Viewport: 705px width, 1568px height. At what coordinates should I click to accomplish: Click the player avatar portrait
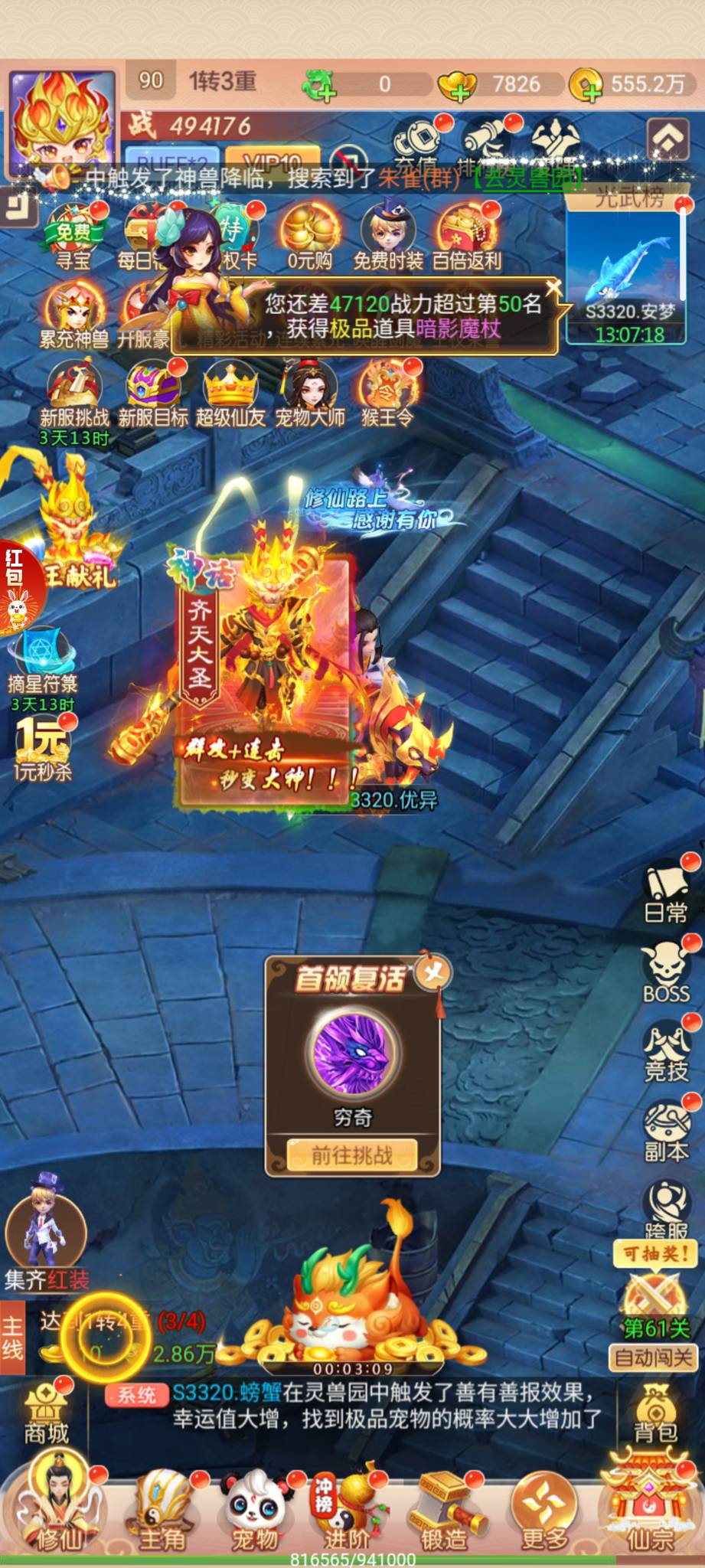pyautogui.click(x=63, y=122)
